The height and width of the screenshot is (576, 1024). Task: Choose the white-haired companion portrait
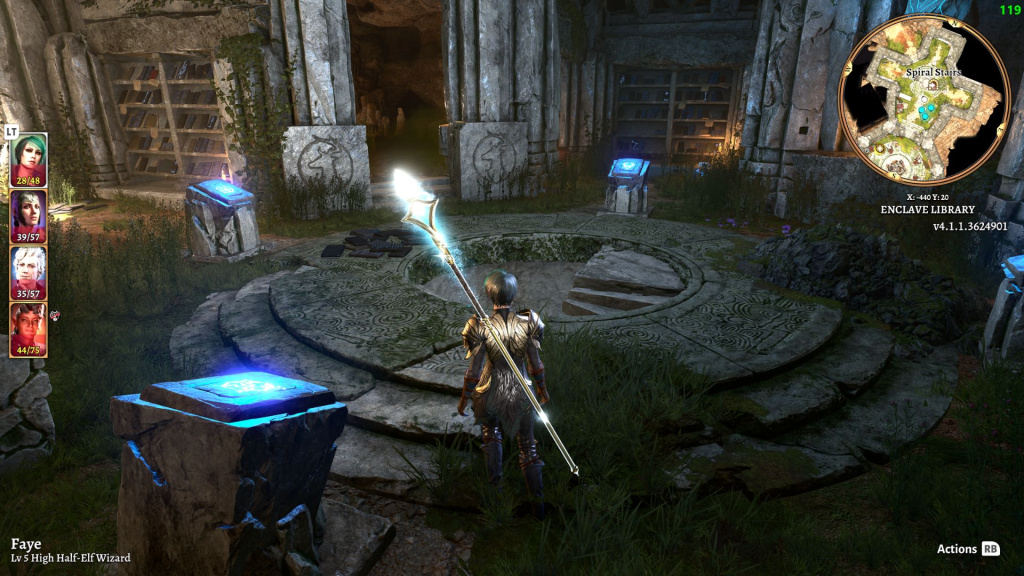[x=28, y=271]
